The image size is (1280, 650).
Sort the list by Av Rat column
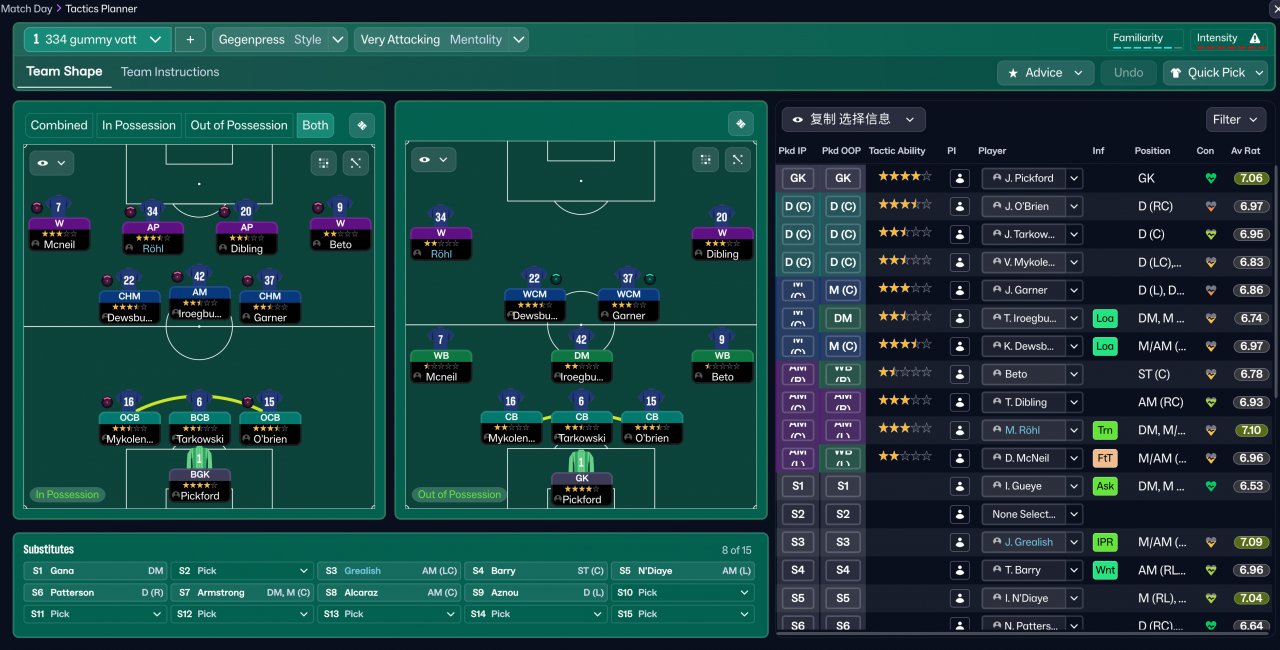[1245, 151]
